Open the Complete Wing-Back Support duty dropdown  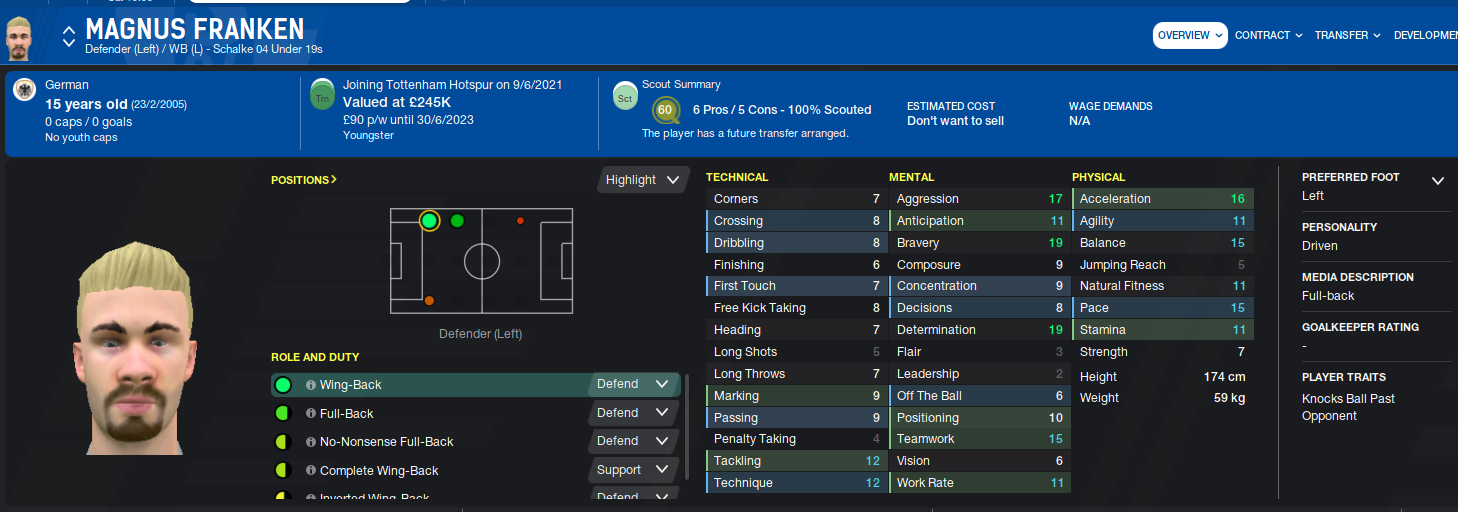tap(633, 469)
